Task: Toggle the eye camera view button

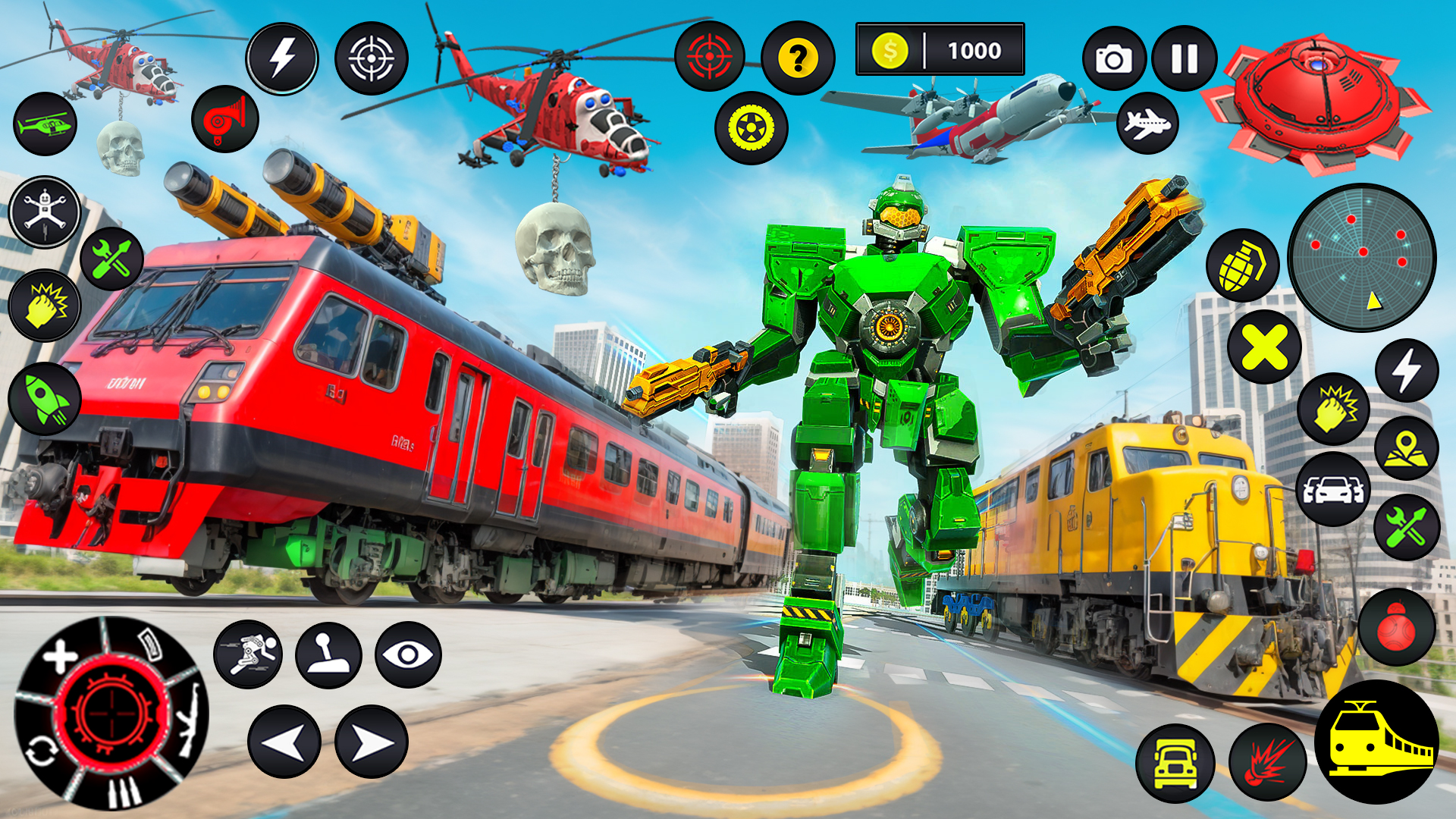Action: (408, 655)
